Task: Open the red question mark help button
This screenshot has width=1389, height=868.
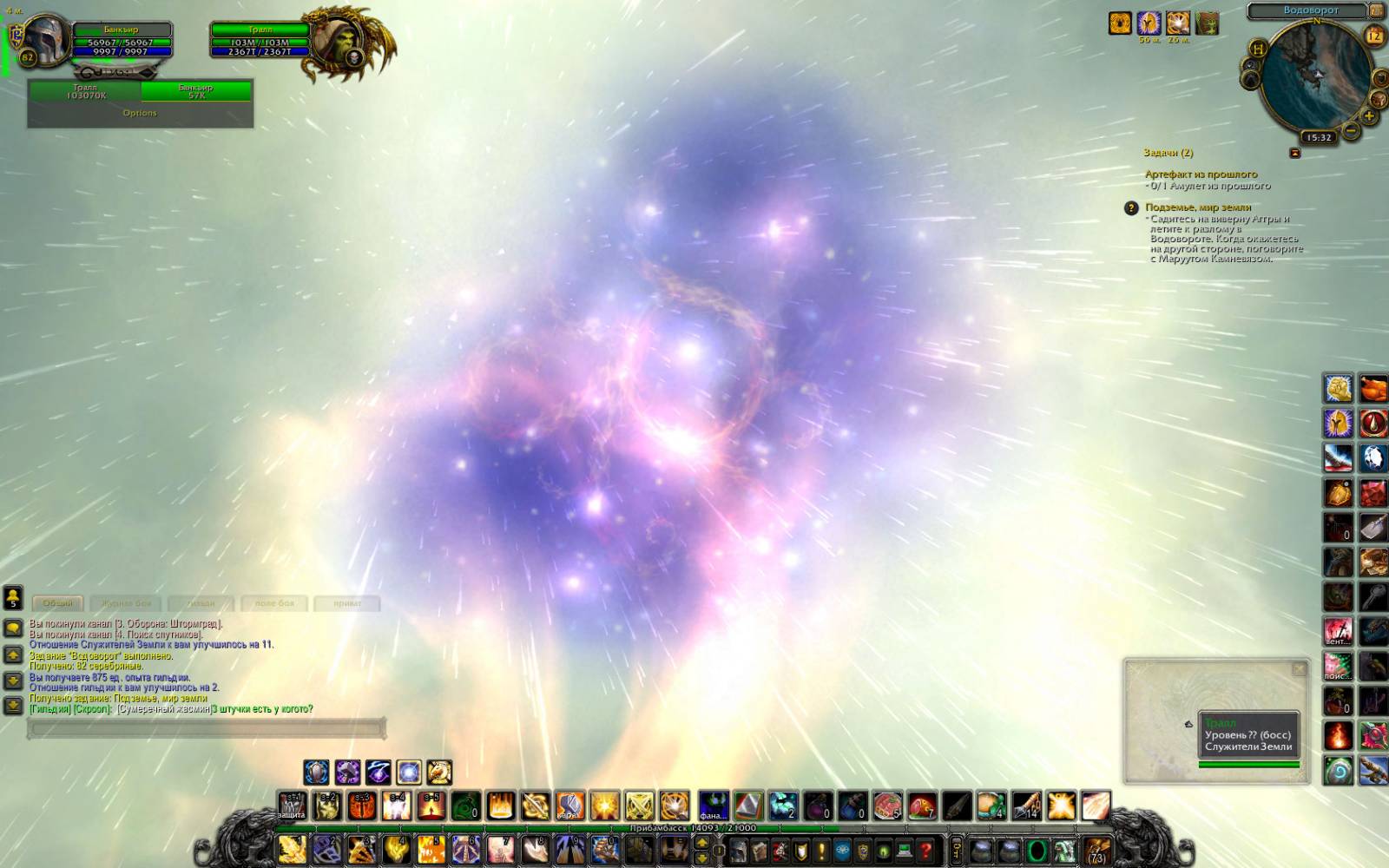Action: point(926,851)
